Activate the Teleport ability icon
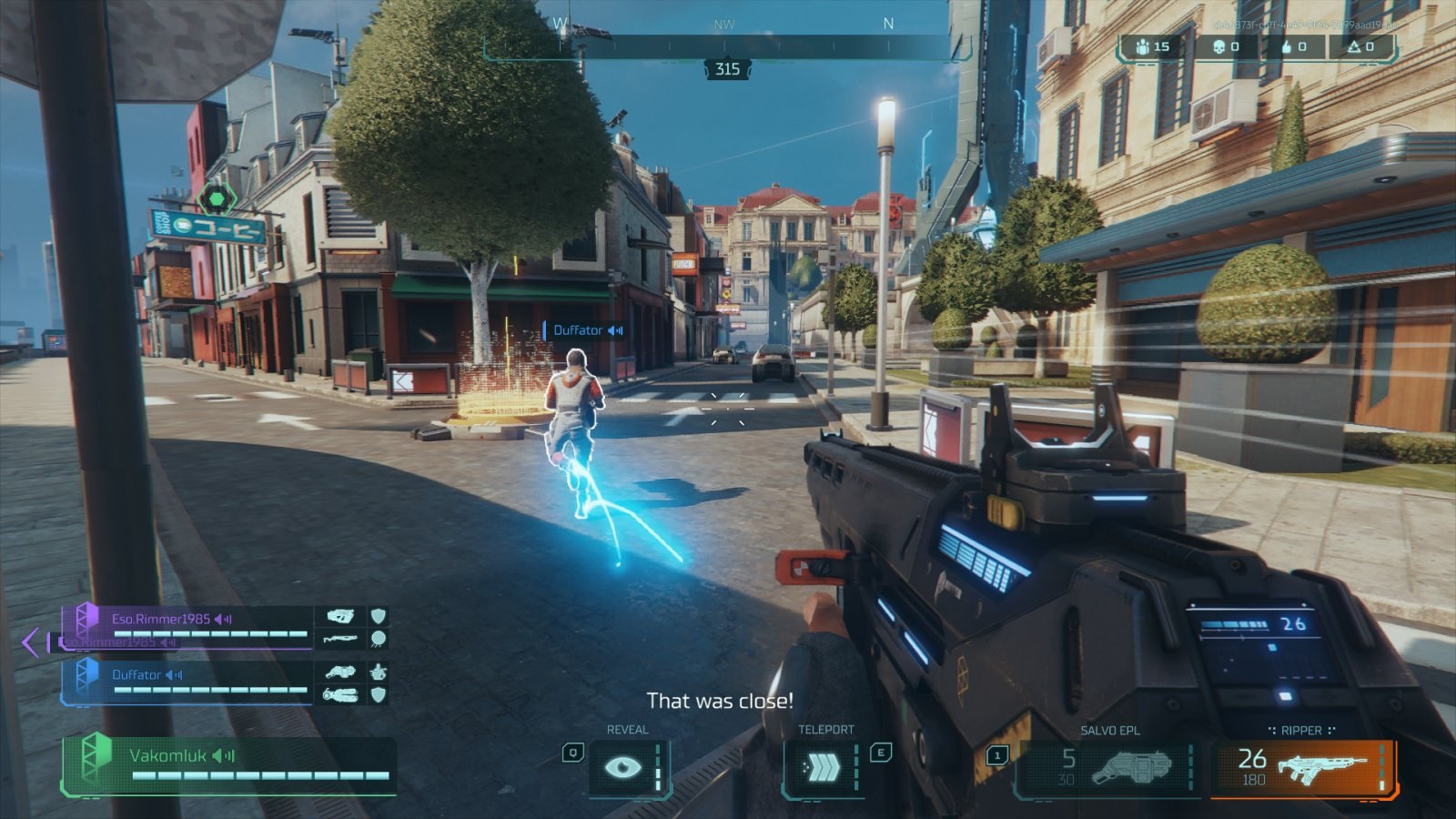Screen dimensions: 1456x819 824,768
